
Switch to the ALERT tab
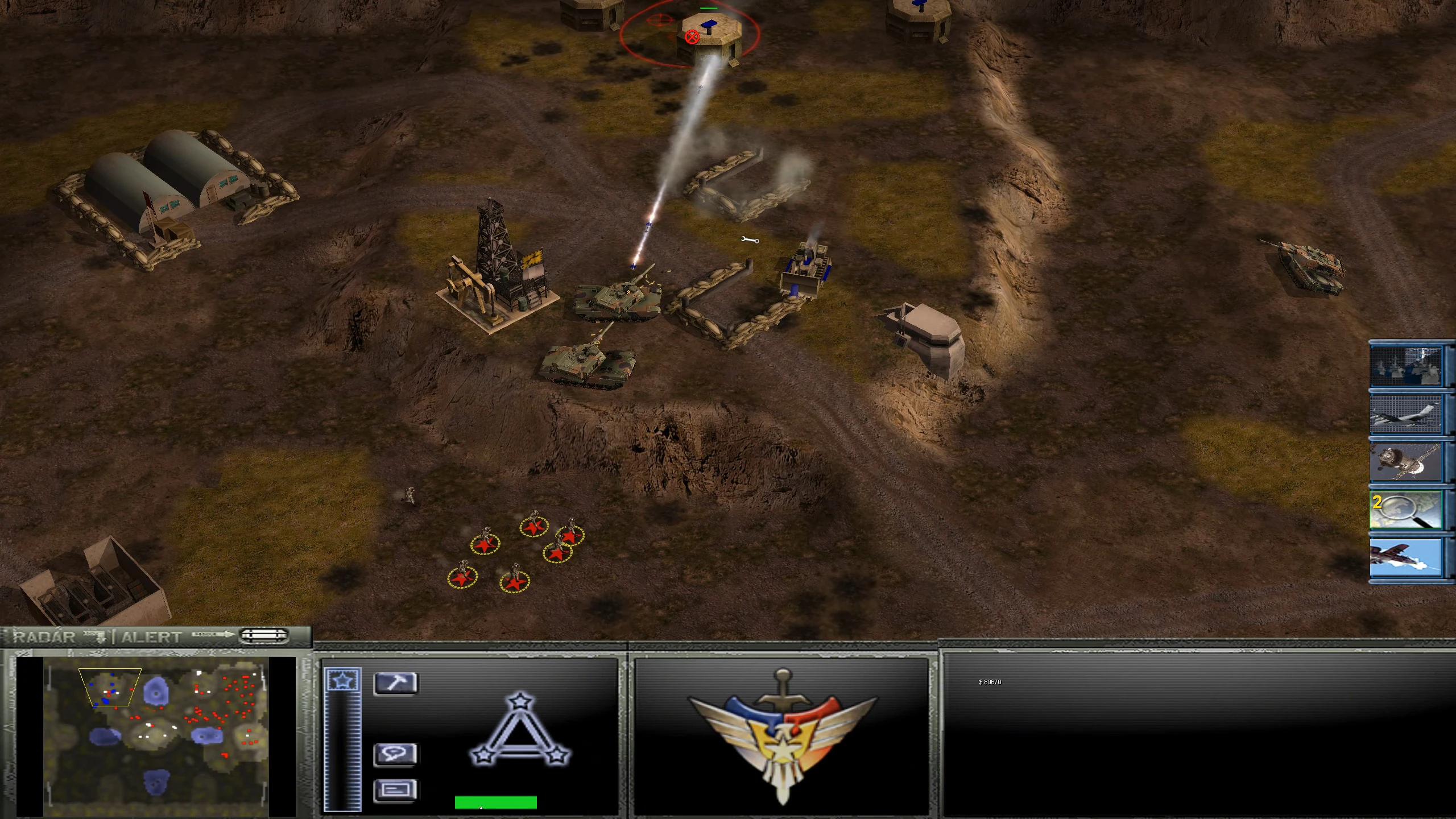click(x=152, y=637)
